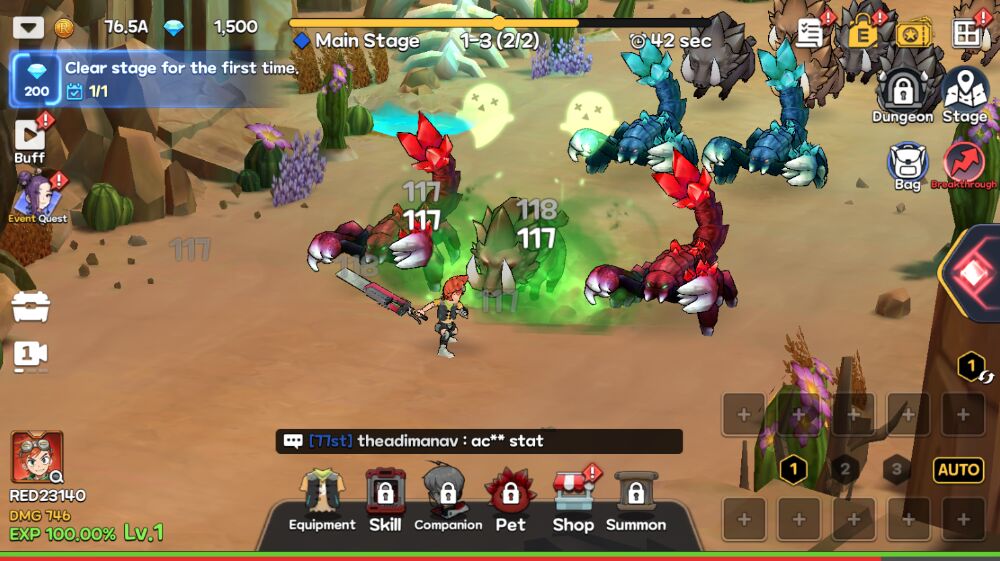This screenshot has height=561, width=1000.
Task: Open the locked Companion menu
Action: pos(447,500)
